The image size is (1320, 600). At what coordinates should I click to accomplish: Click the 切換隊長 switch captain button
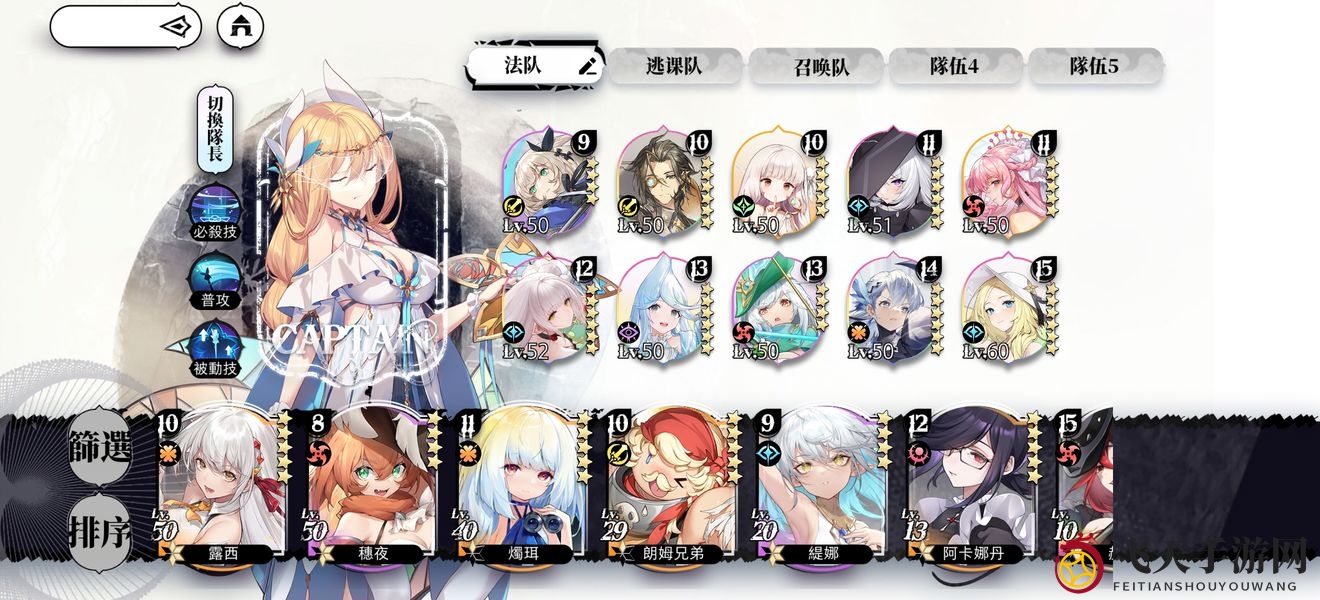tap(215, 130)
